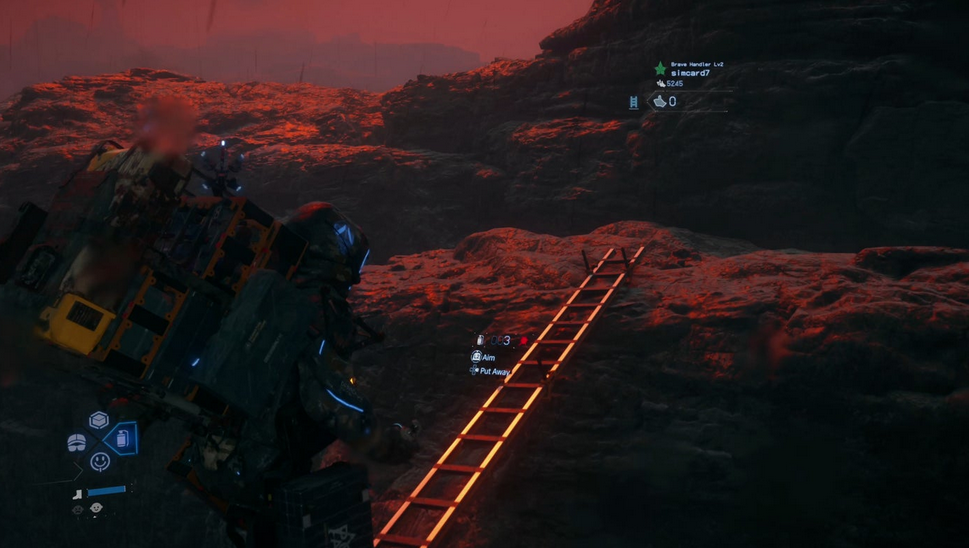Choose the highlighted grenade canister slot
The width and height of the screenshot is (969, 548).
[x=121, y=439]
